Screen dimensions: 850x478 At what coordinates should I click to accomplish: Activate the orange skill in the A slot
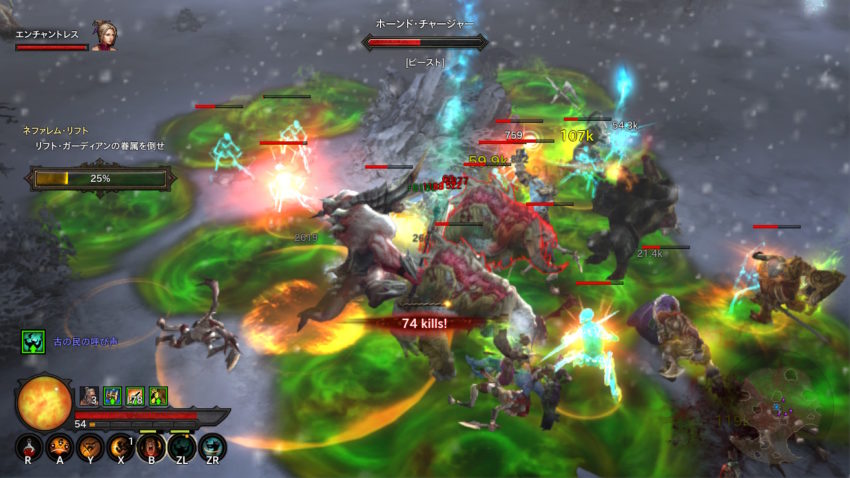59,446
